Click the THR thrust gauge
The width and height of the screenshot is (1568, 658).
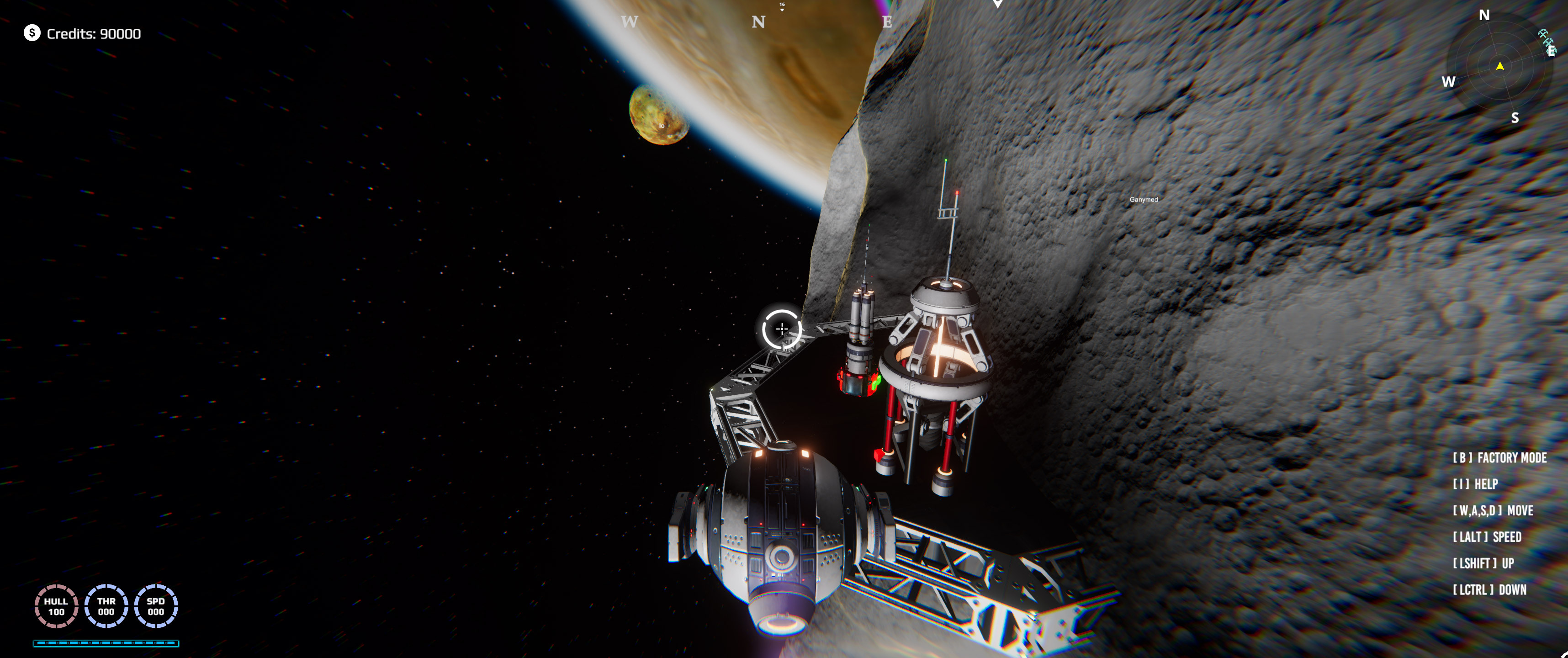106,605
